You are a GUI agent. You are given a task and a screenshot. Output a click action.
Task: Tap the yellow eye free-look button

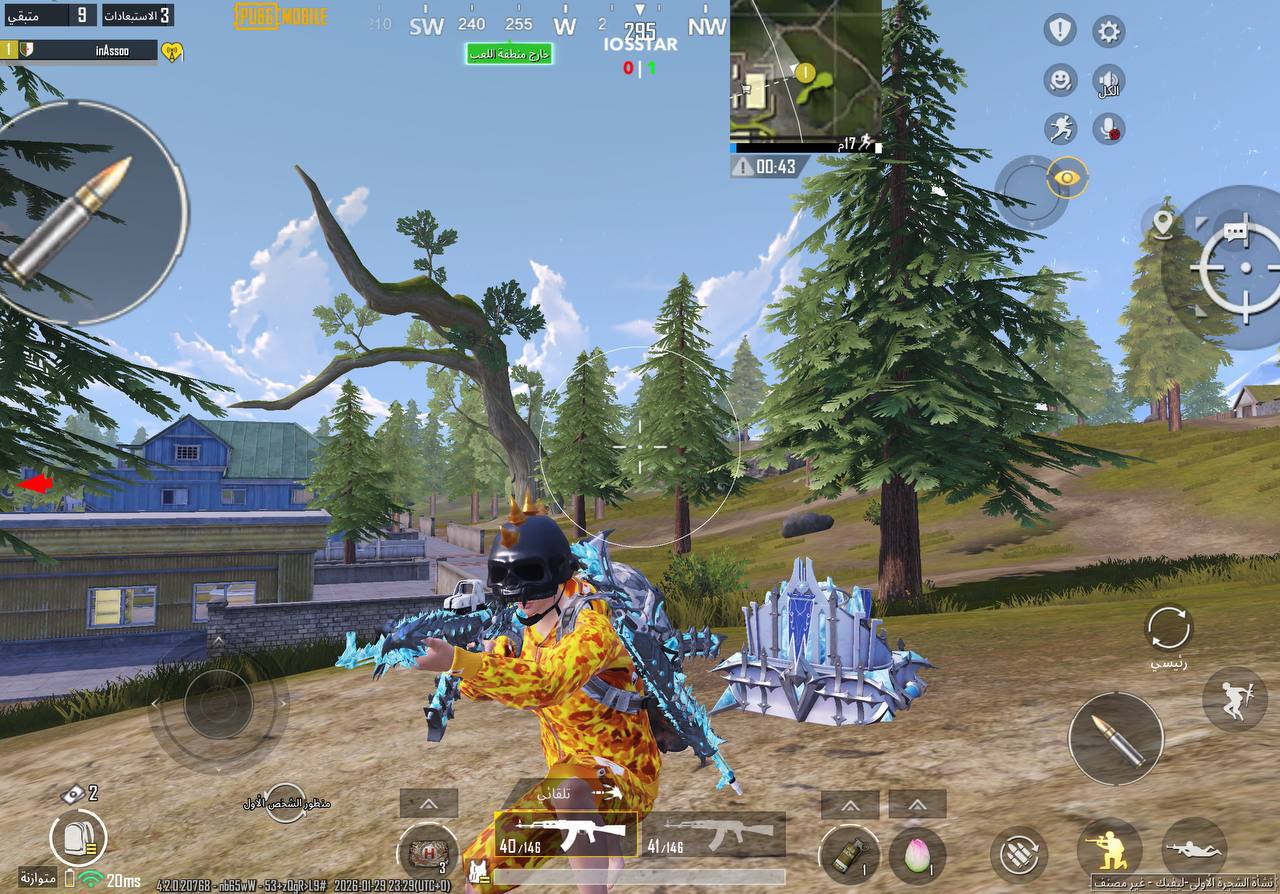tap(1067, 178)
